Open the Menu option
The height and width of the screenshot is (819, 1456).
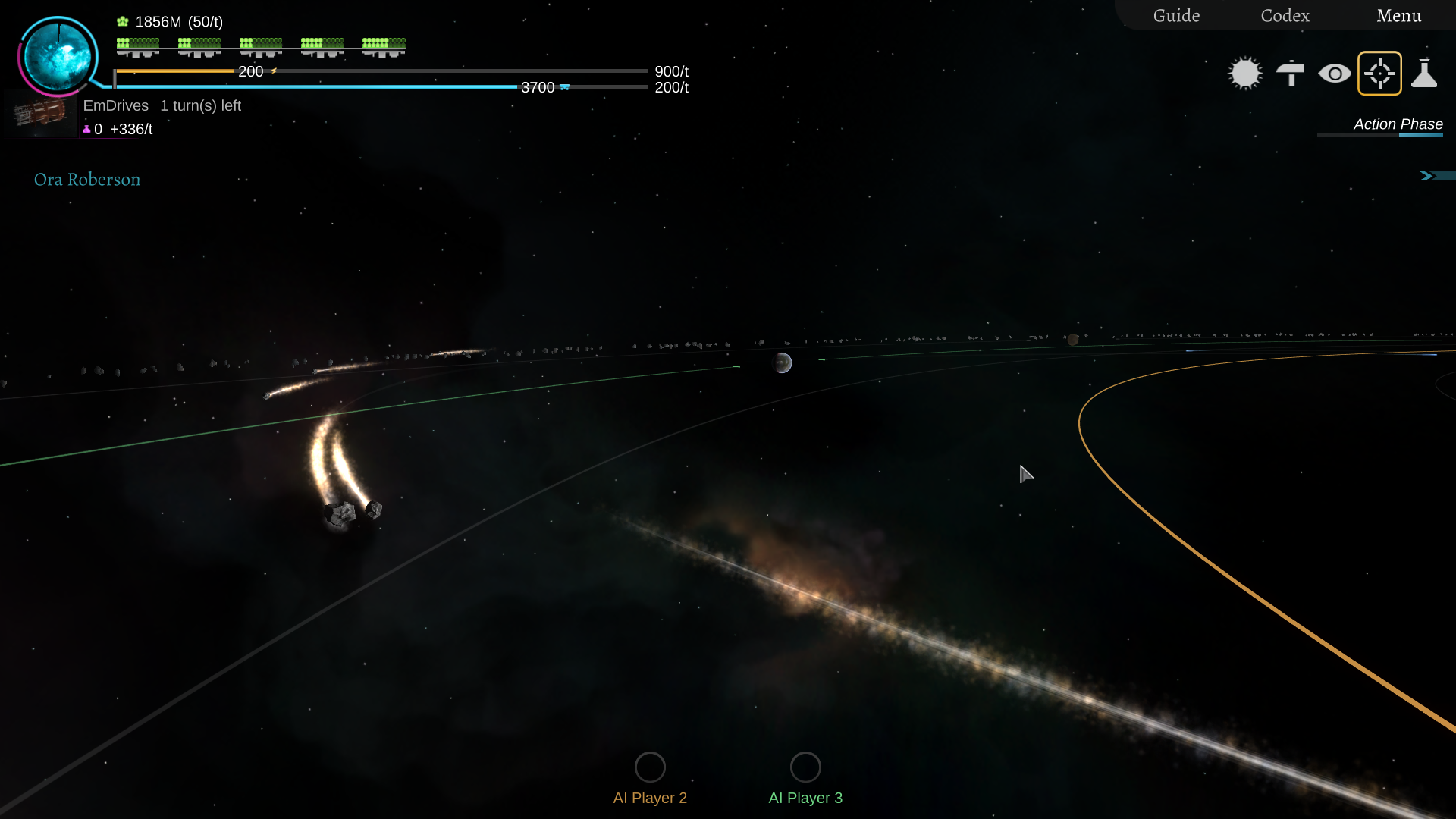pos(1399,15)
